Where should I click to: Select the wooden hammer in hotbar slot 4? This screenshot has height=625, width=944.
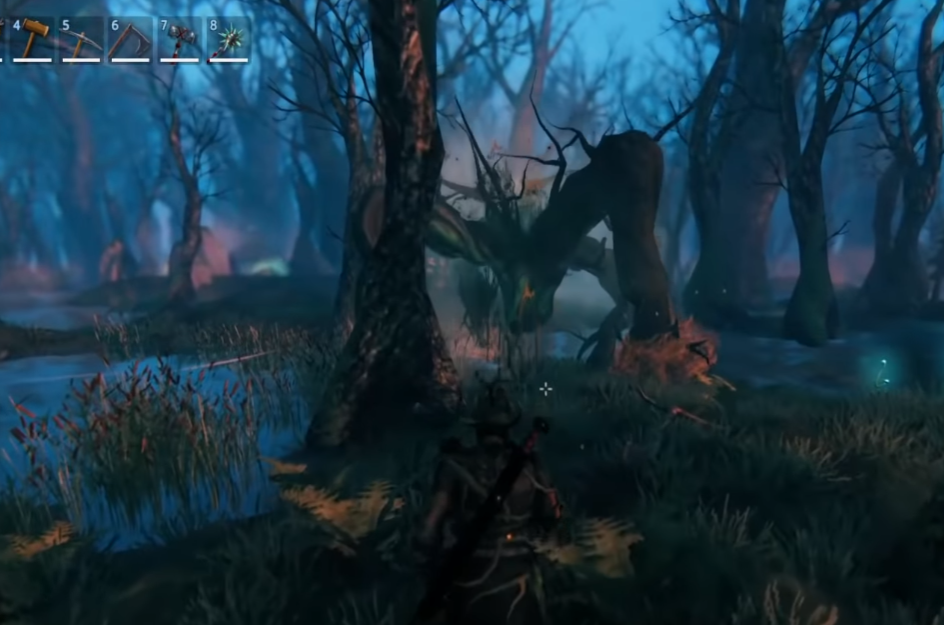(x=33, y=39)
